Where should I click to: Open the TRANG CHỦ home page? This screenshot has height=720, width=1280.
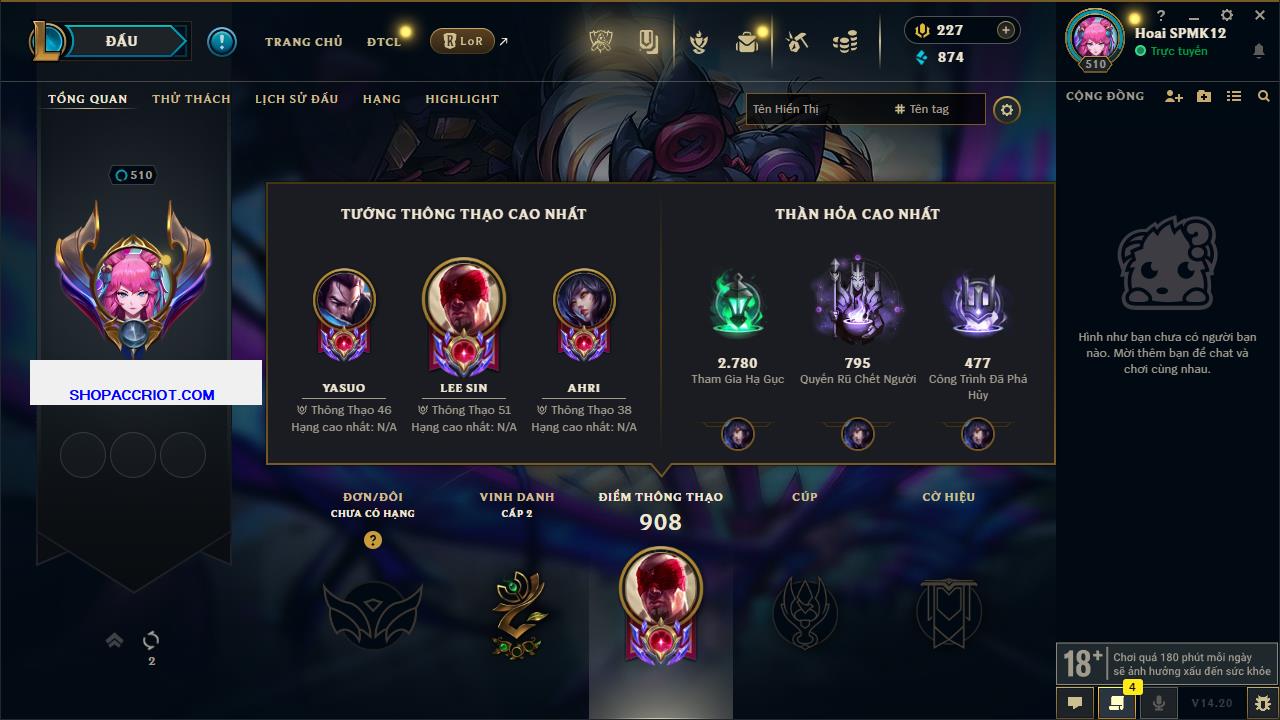[303, 42]
